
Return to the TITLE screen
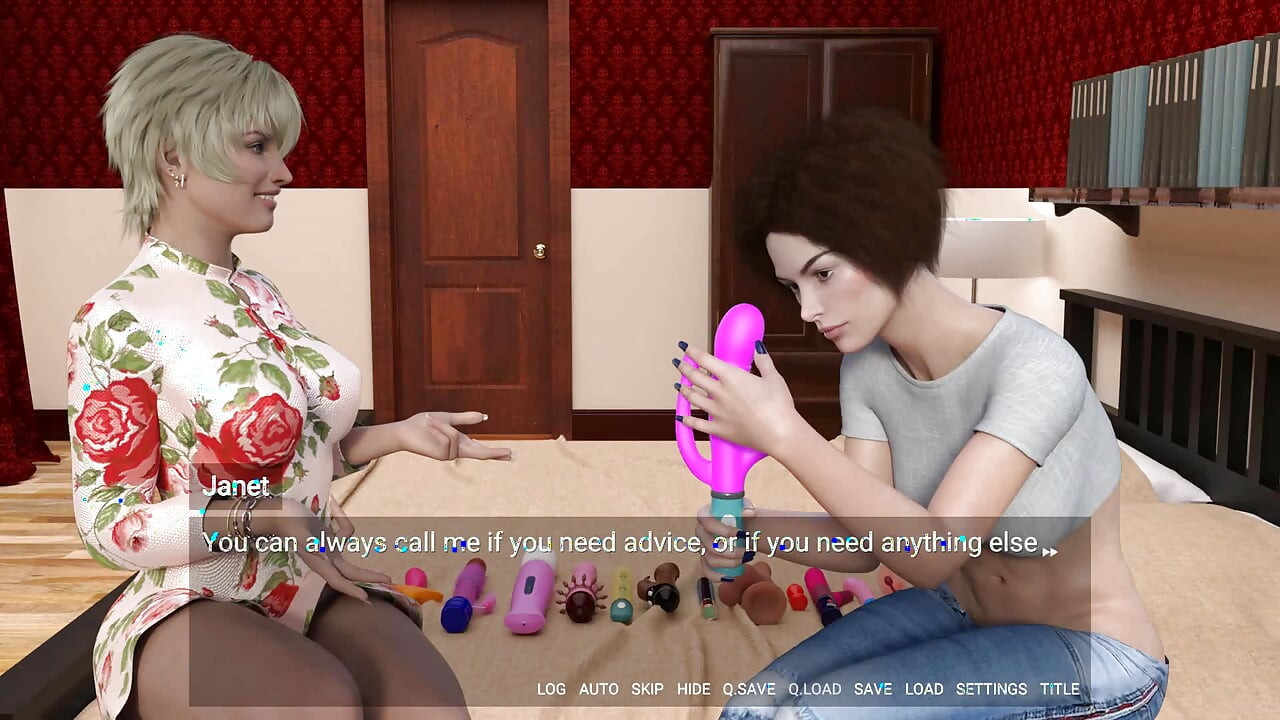pos(1059,689)
